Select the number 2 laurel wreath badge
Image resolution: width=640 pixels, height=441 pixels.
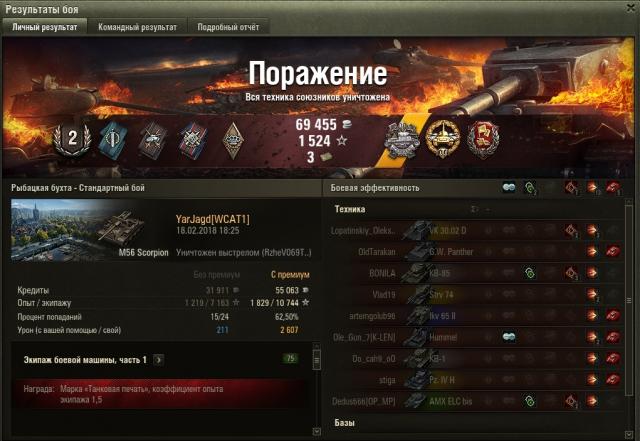pyautogui.click(x=72, y=138)
